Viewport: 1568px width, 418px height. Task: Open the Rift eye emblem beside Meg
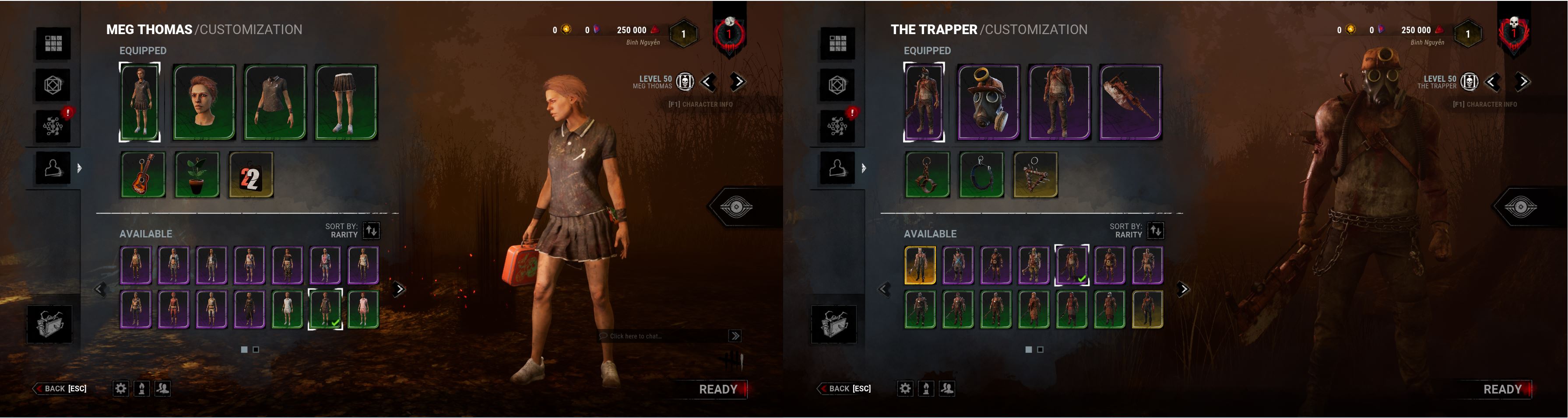[x=738, y=206]
